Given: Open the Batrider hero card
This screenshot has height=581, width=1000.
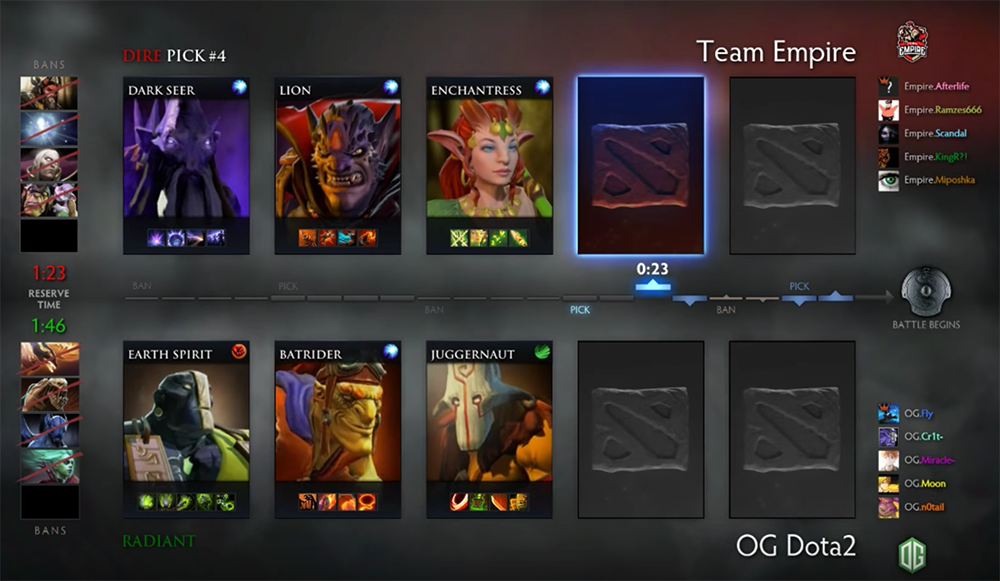Looking at the screenshot, I should tap(338, 429).
